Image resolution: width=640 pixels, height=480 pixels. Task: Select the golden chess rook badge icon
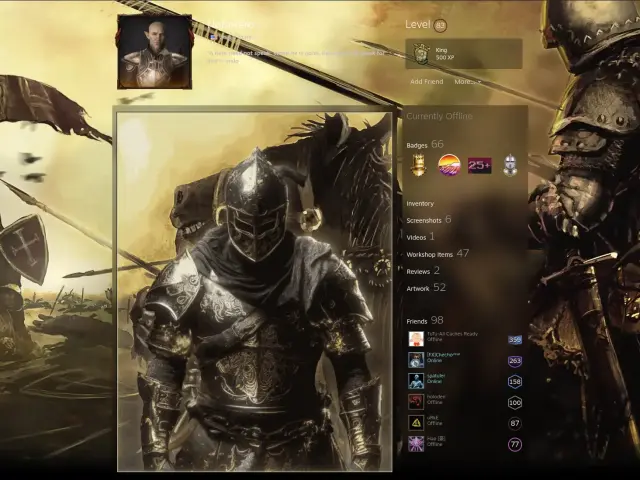click(419, 165)
